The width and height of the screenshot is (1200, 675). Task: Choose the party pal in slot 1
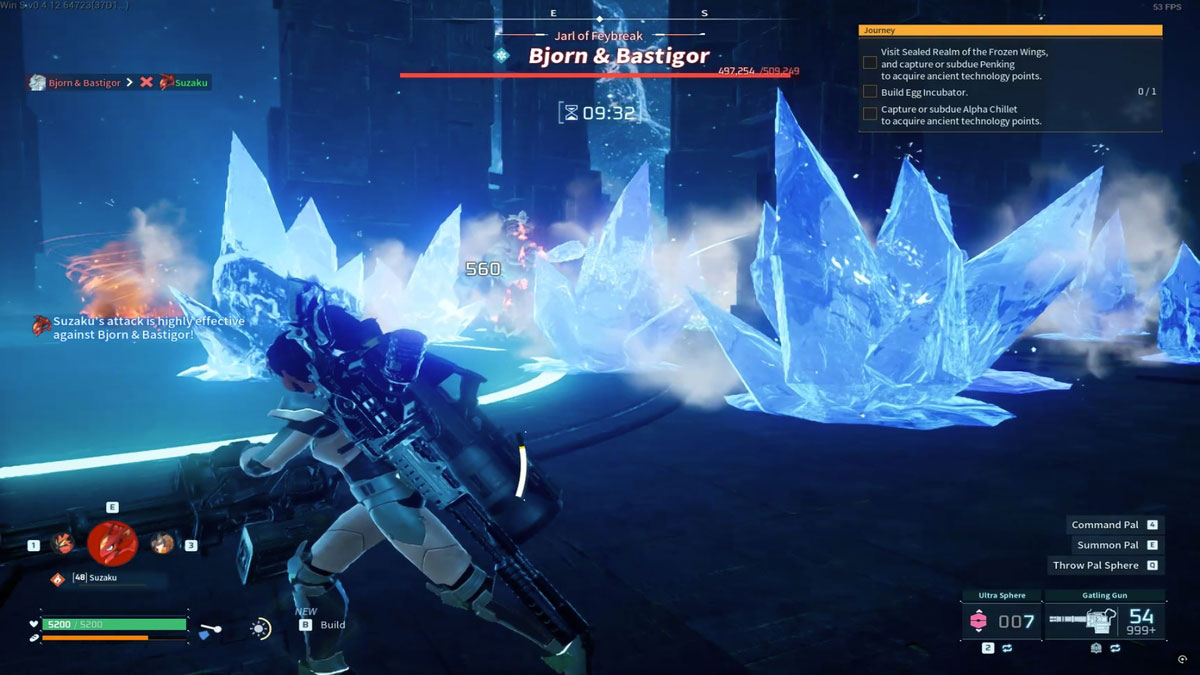[x=63, y=543]
